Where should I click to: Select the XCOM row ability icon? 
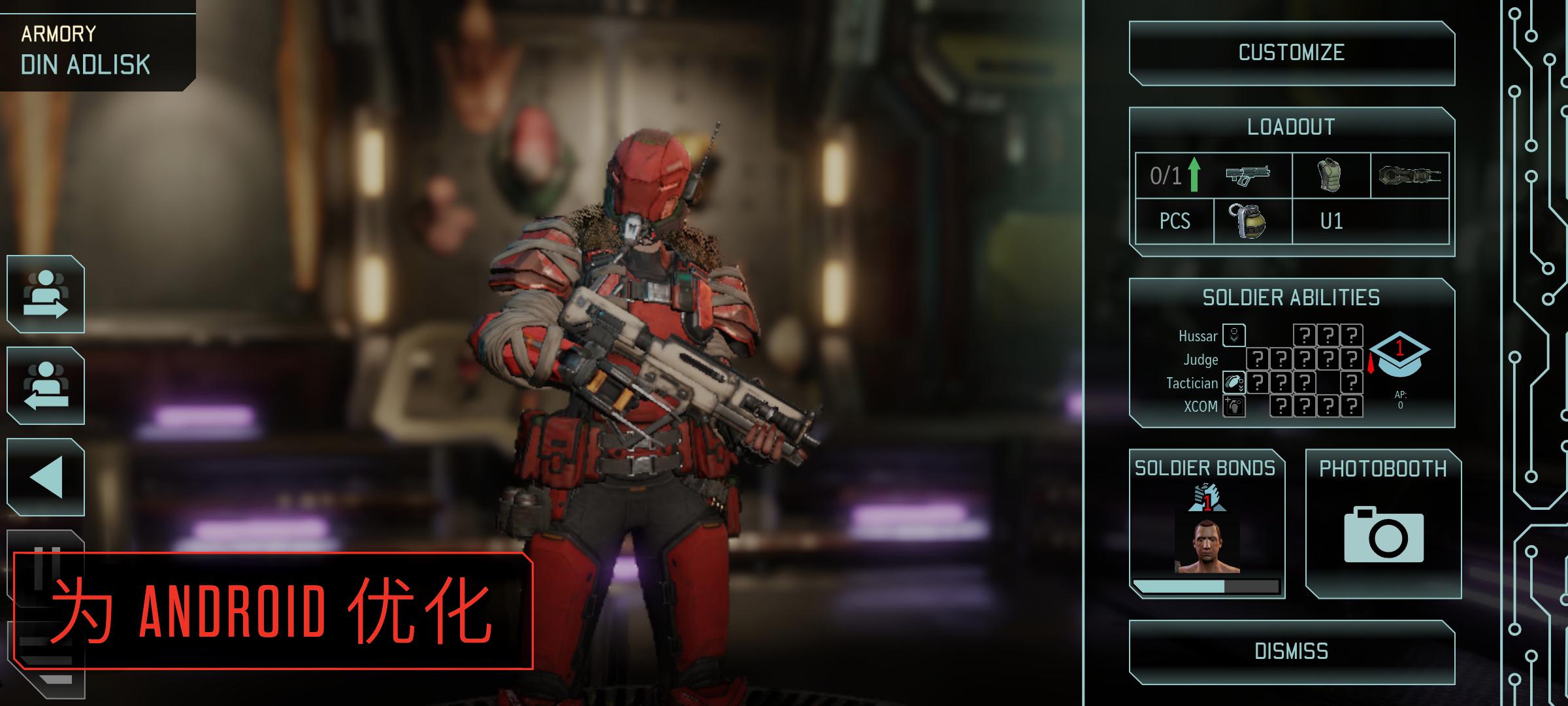tap(1235, 406)
